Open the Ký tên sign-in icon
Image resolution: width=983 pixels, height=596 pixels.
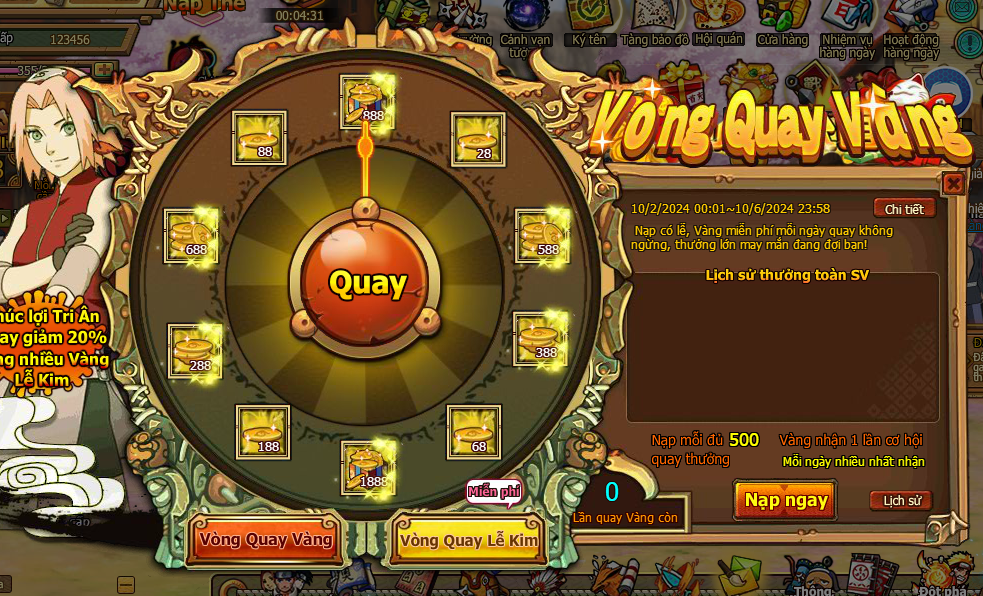pos(588,24)
